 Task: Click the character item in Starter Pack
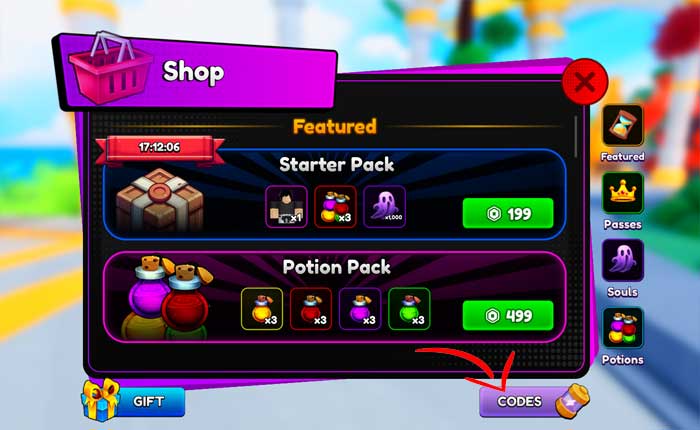pos(286,208)
